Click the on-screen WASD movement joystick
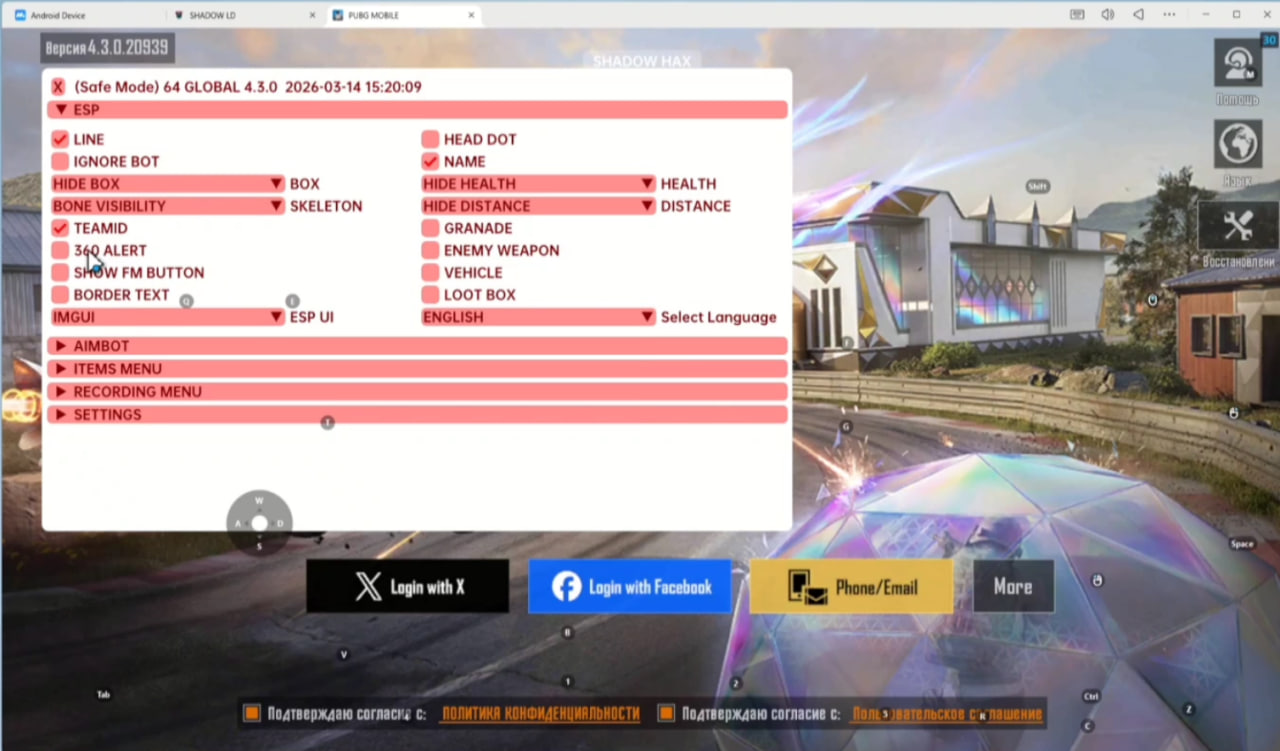This screenshot has height=751, width=1280. click(259, 521)
